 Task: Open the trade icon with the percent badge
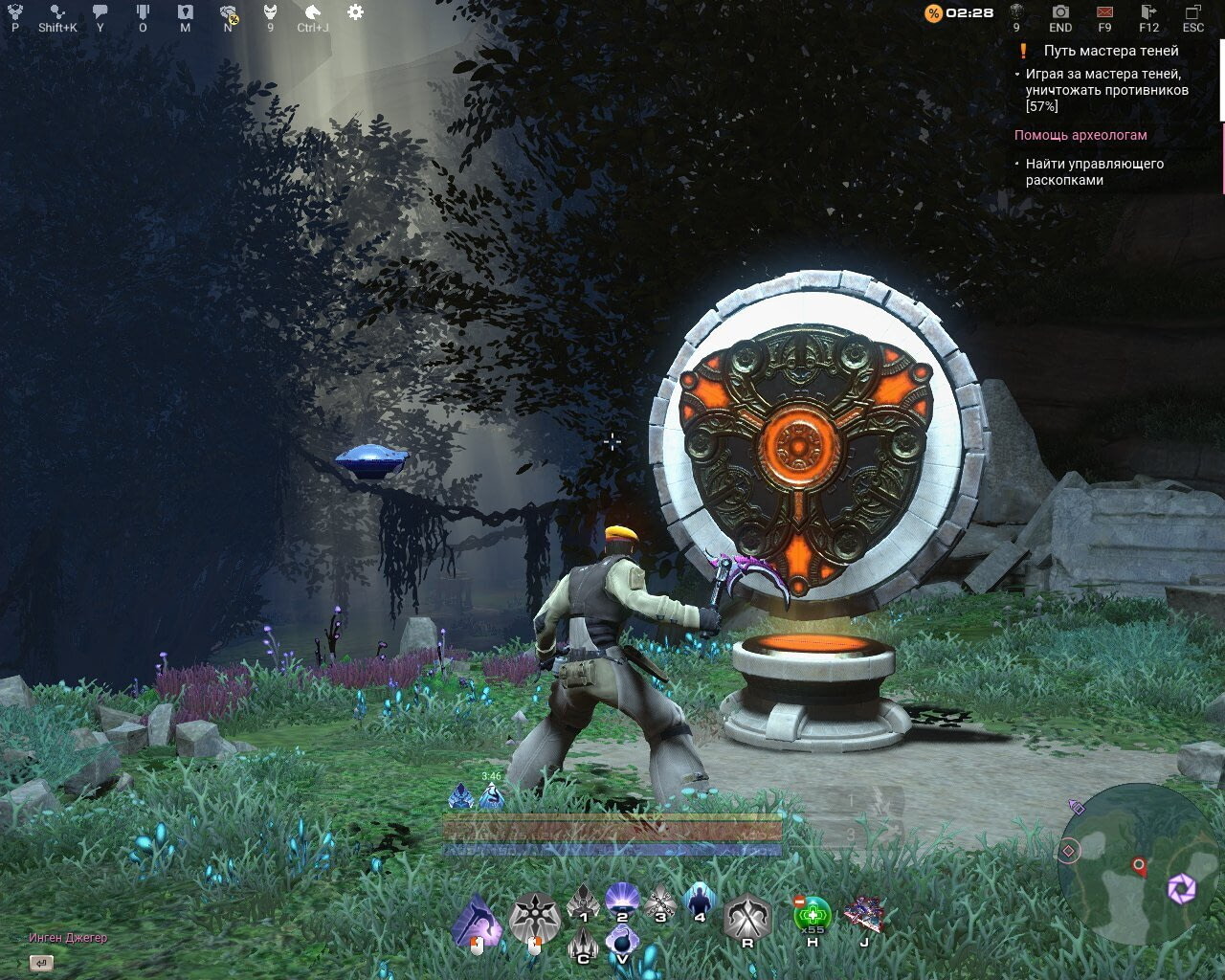(x=229, y=12)
